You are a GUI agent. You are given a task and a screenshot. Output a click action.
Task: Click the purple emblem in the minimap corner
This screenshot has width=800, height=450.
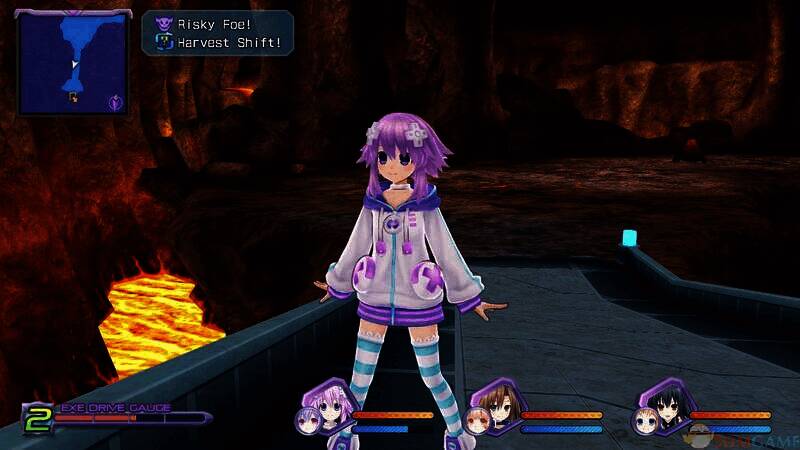click(x=116, y=100)
